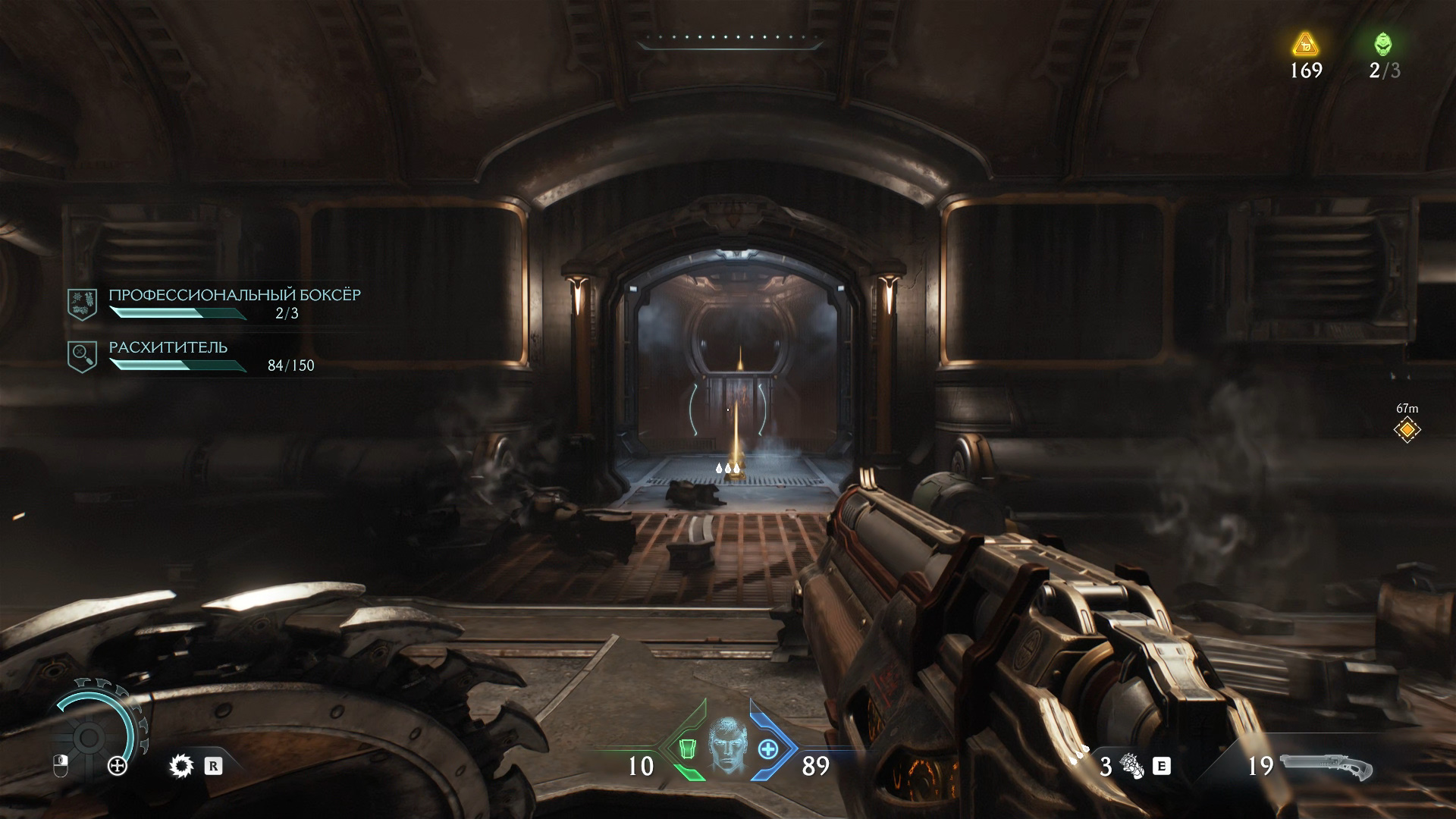This screenshot has height=819, width=1456.
Task: Click the shield saw gauge icon
Action: [91, 737]
